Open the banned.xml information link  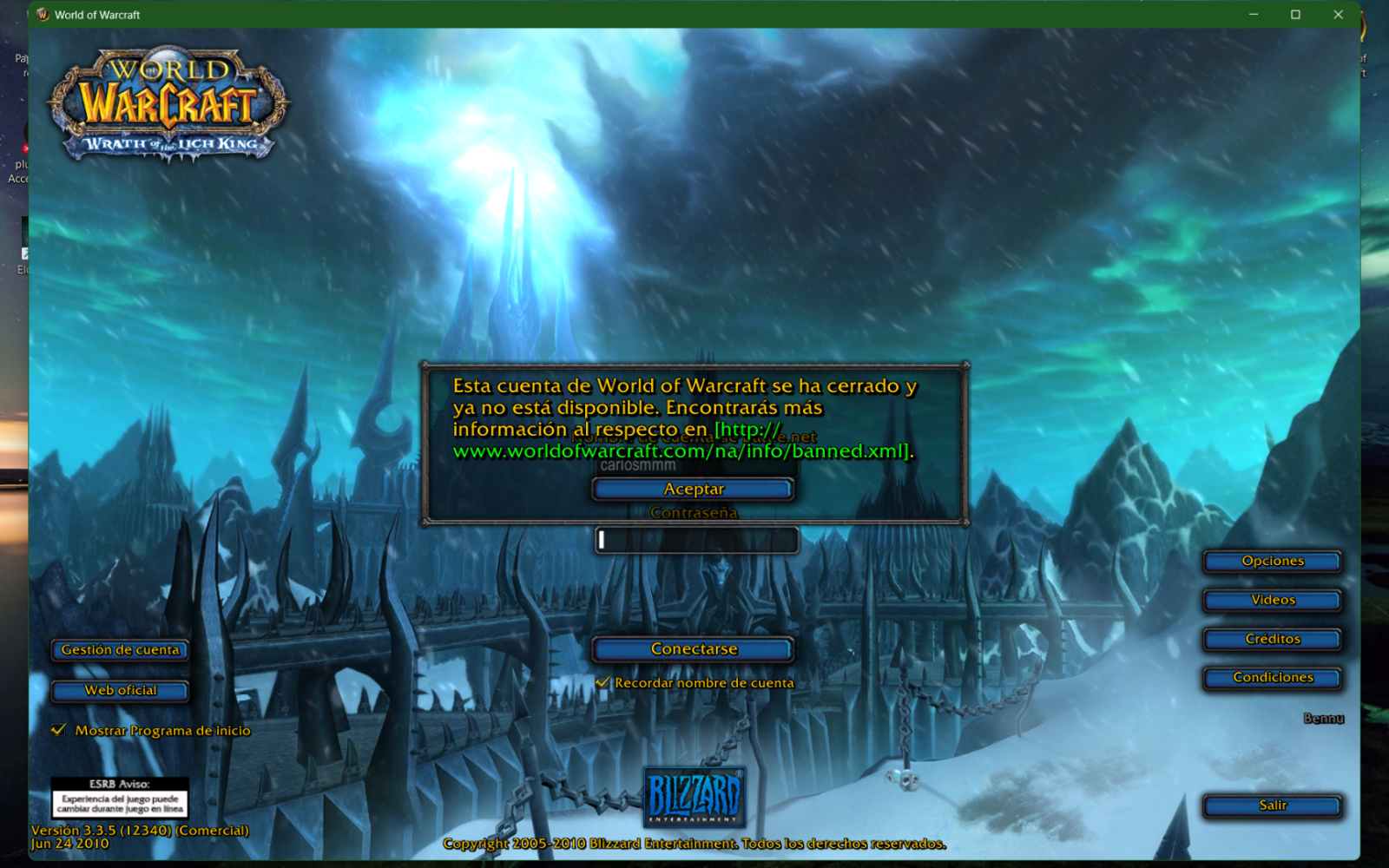[x=677, y=451]
